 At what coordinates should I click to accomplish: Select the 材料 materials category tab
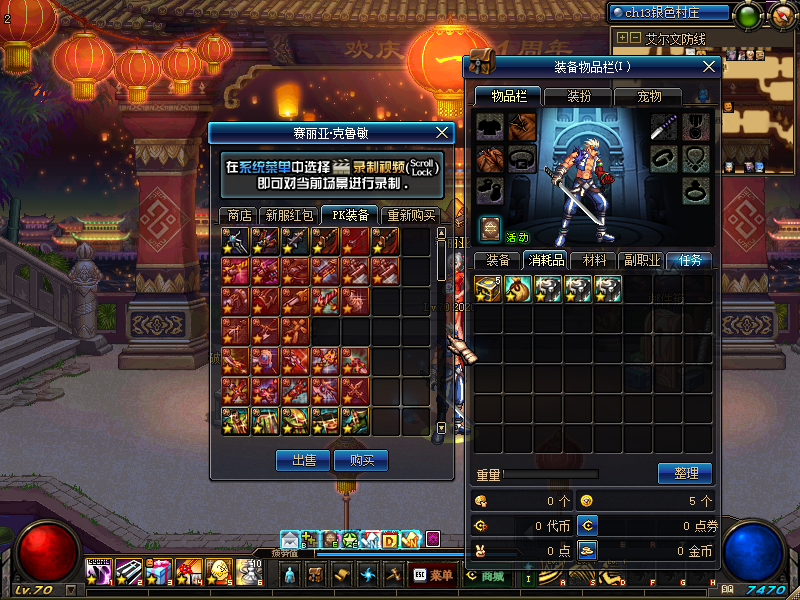[x=594, y=260]
